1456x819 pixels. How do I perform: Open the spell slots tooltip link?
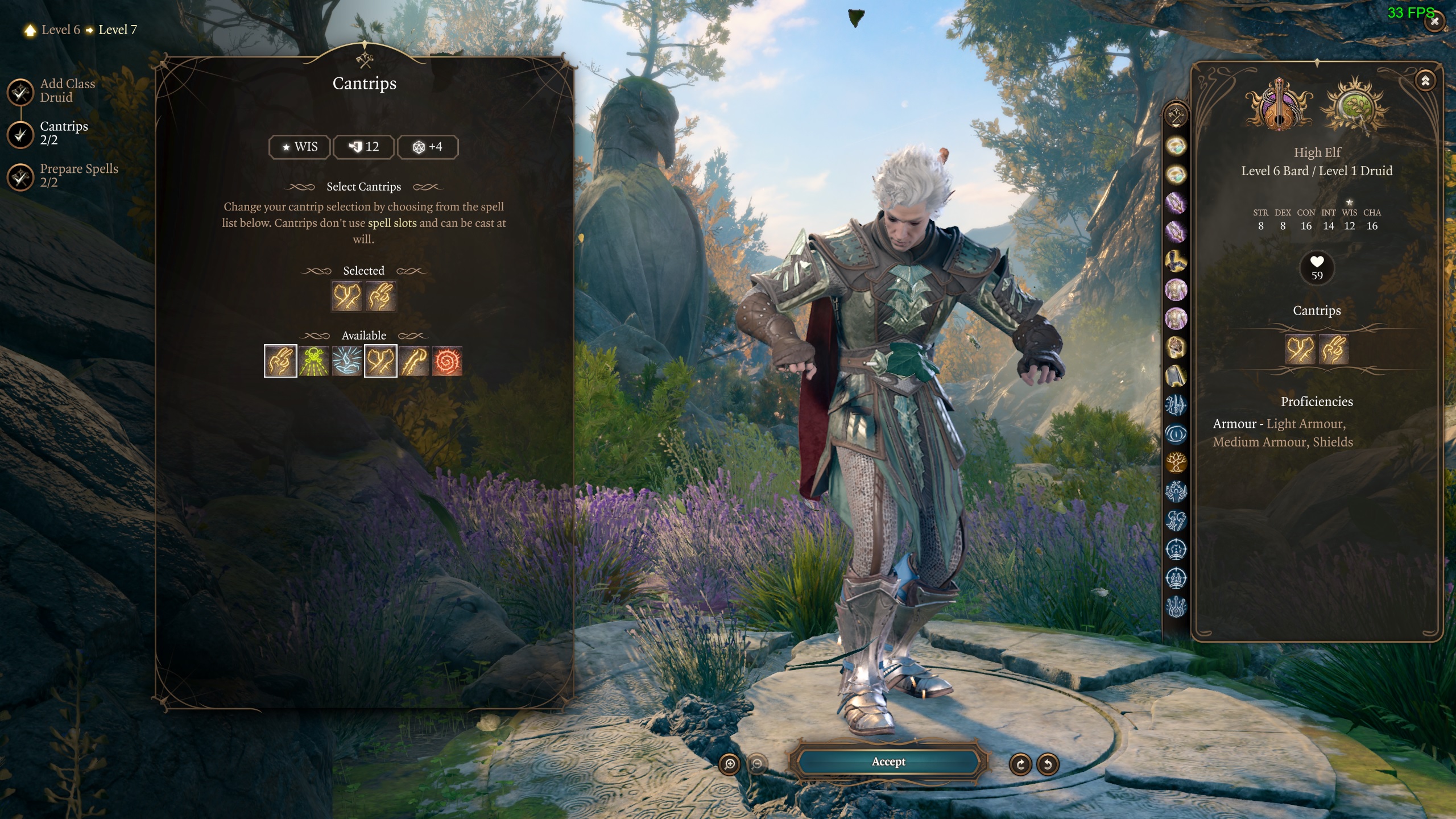pyautogui.click(x=392, y=223)
